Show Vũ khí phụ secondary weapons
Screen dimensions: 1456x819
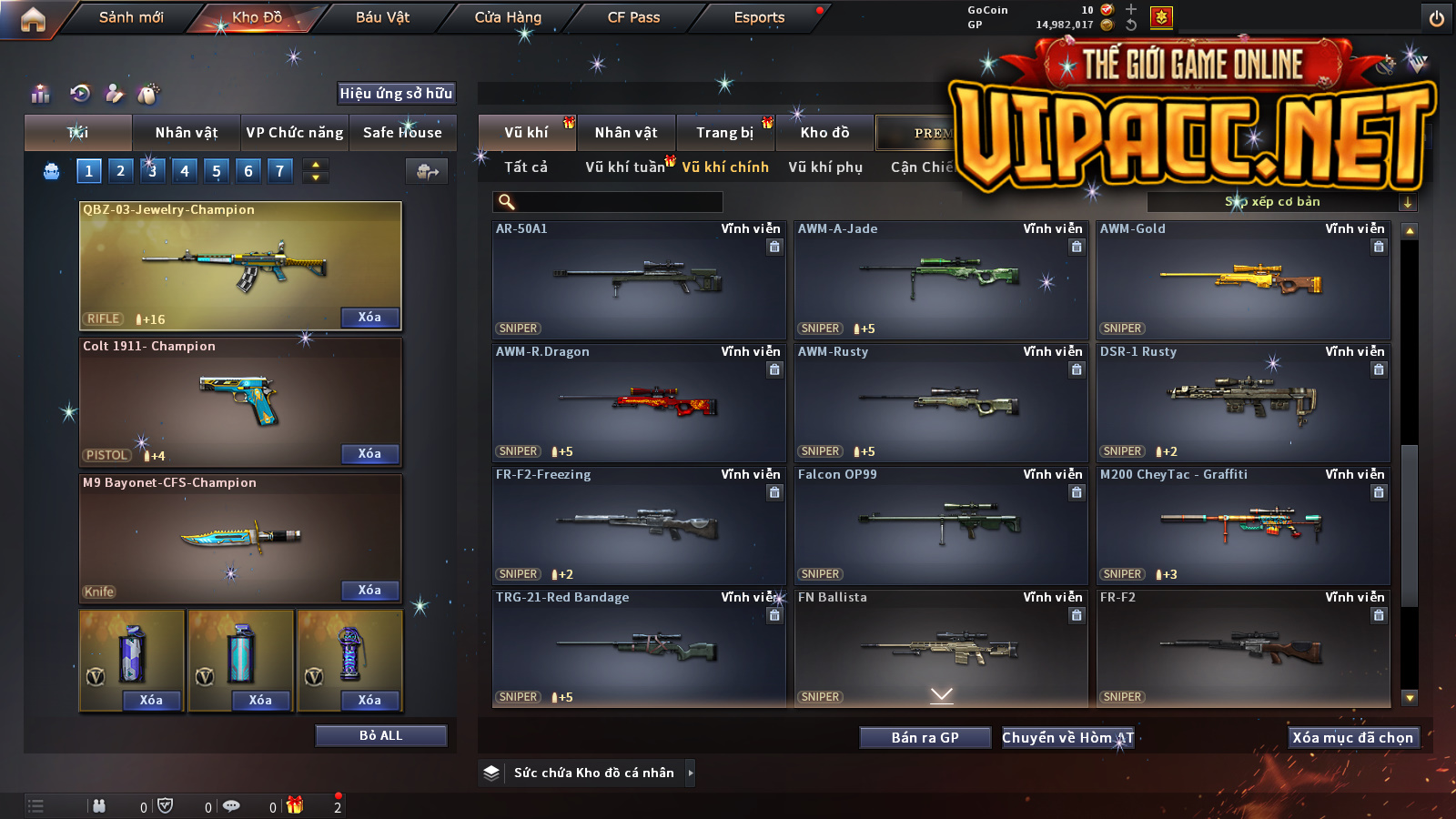pyautogui.click(x=825, y=167)
